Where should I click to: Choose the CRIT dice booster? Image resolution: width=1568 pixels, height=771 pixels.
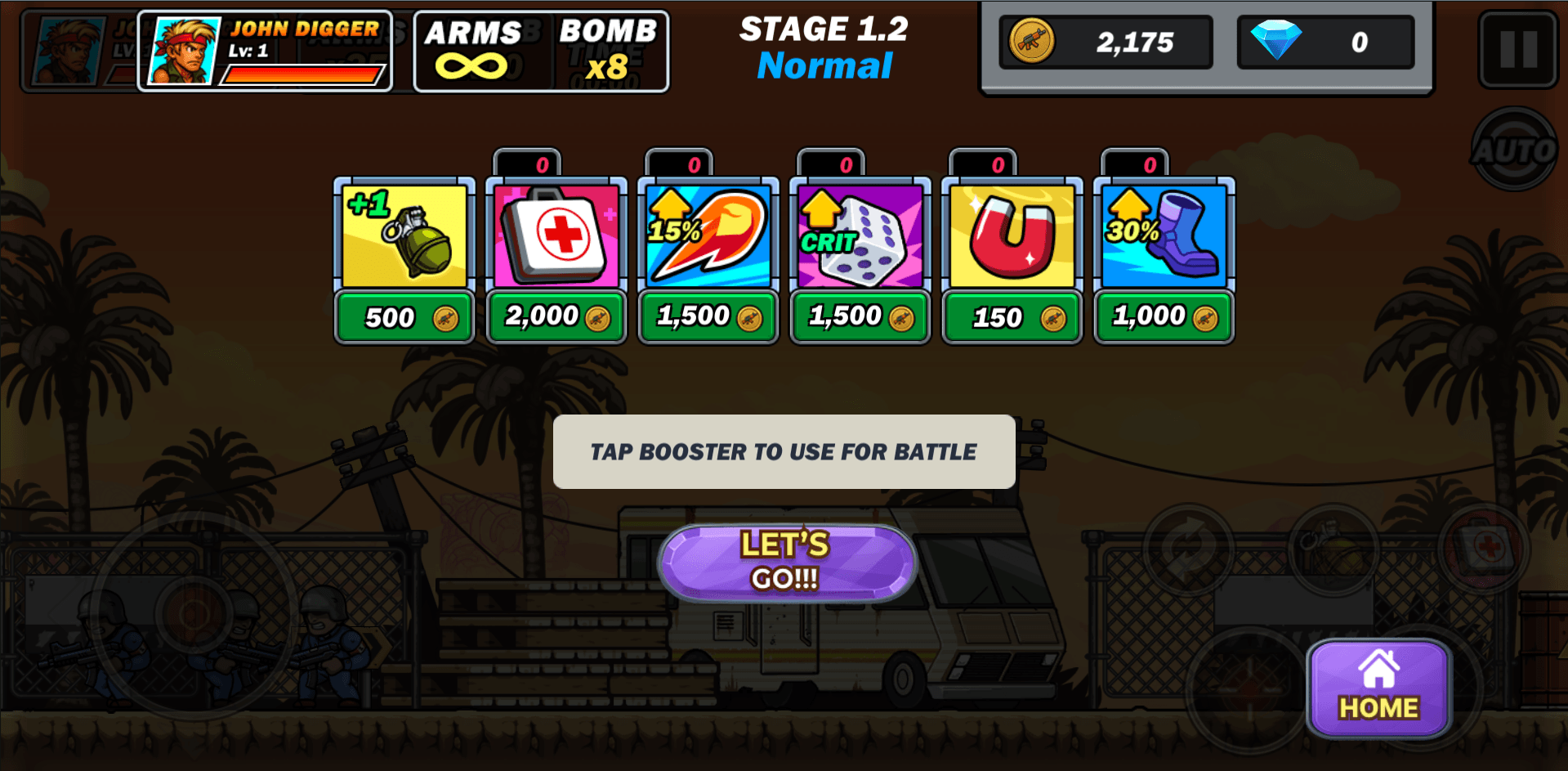tap(860, 236)
